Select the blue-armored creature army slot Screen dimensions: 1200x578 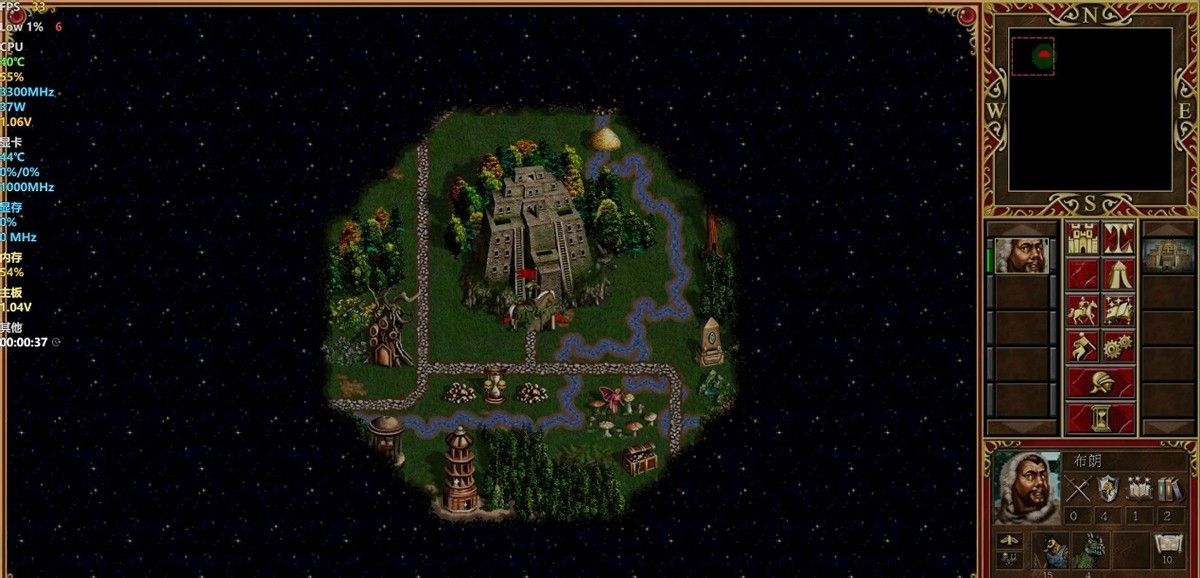[x=1052, y=551]
